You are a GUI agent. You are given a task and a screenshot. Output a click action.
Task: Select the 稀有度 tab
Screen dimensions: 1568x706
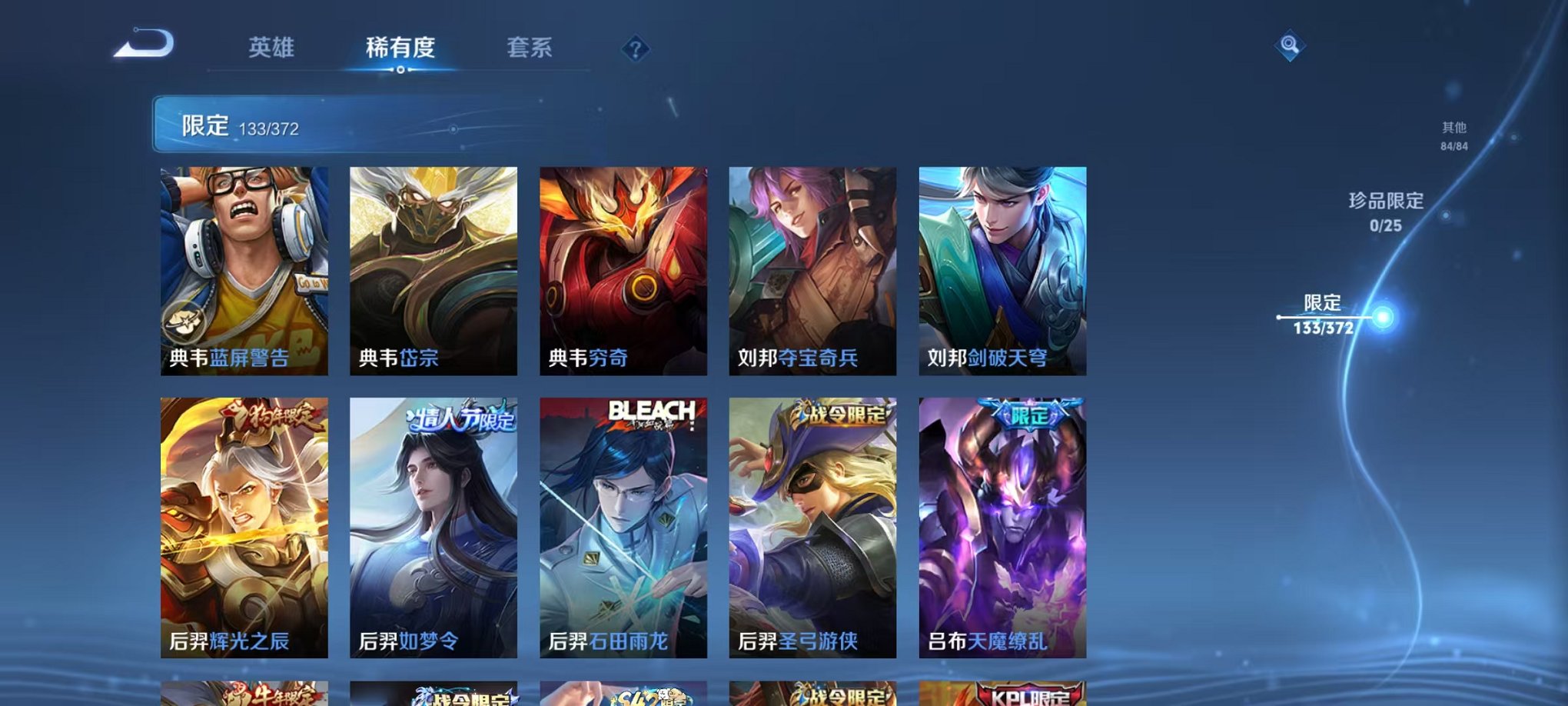[x=401, y=48]
